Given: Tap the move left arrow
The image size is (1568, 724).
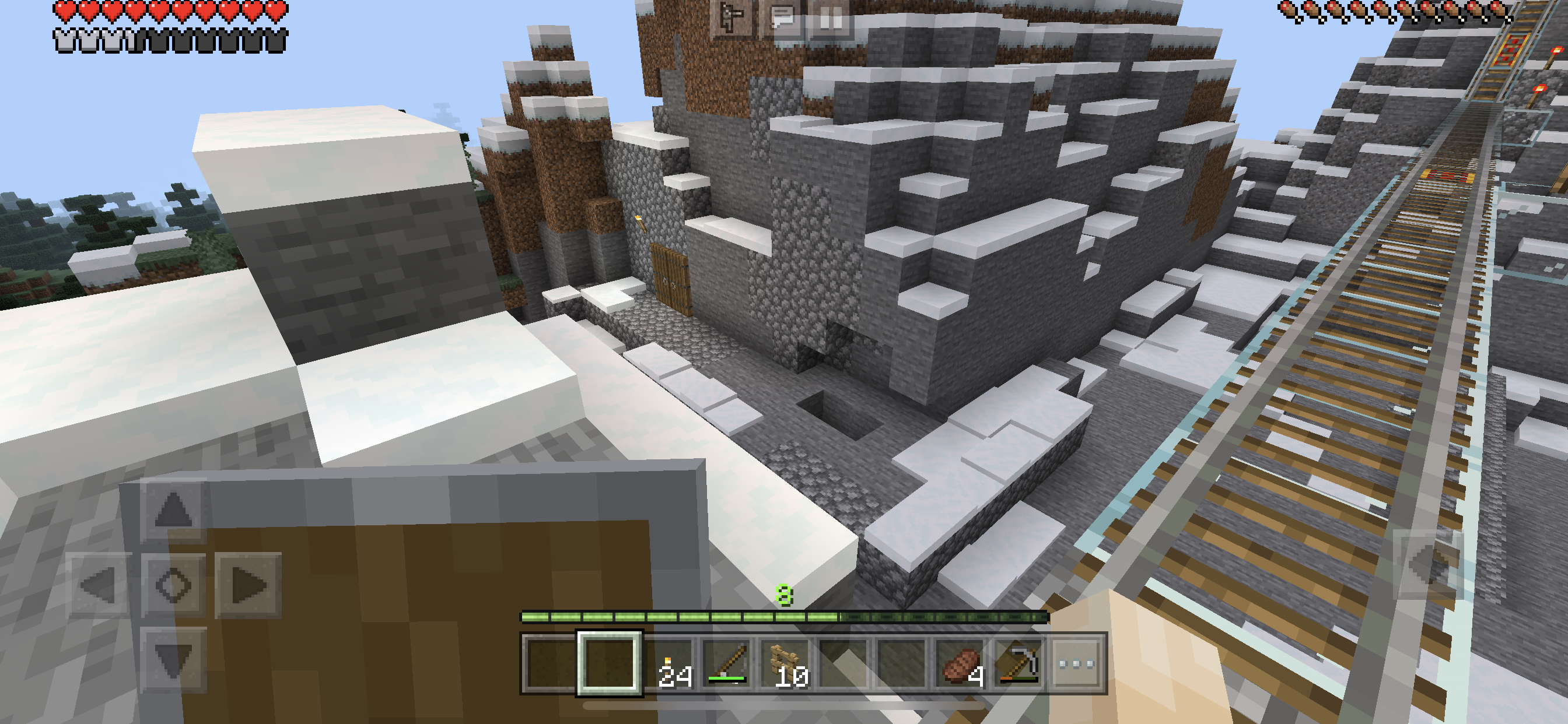Looking at the screenshot, I should click(x=99, y=585).
